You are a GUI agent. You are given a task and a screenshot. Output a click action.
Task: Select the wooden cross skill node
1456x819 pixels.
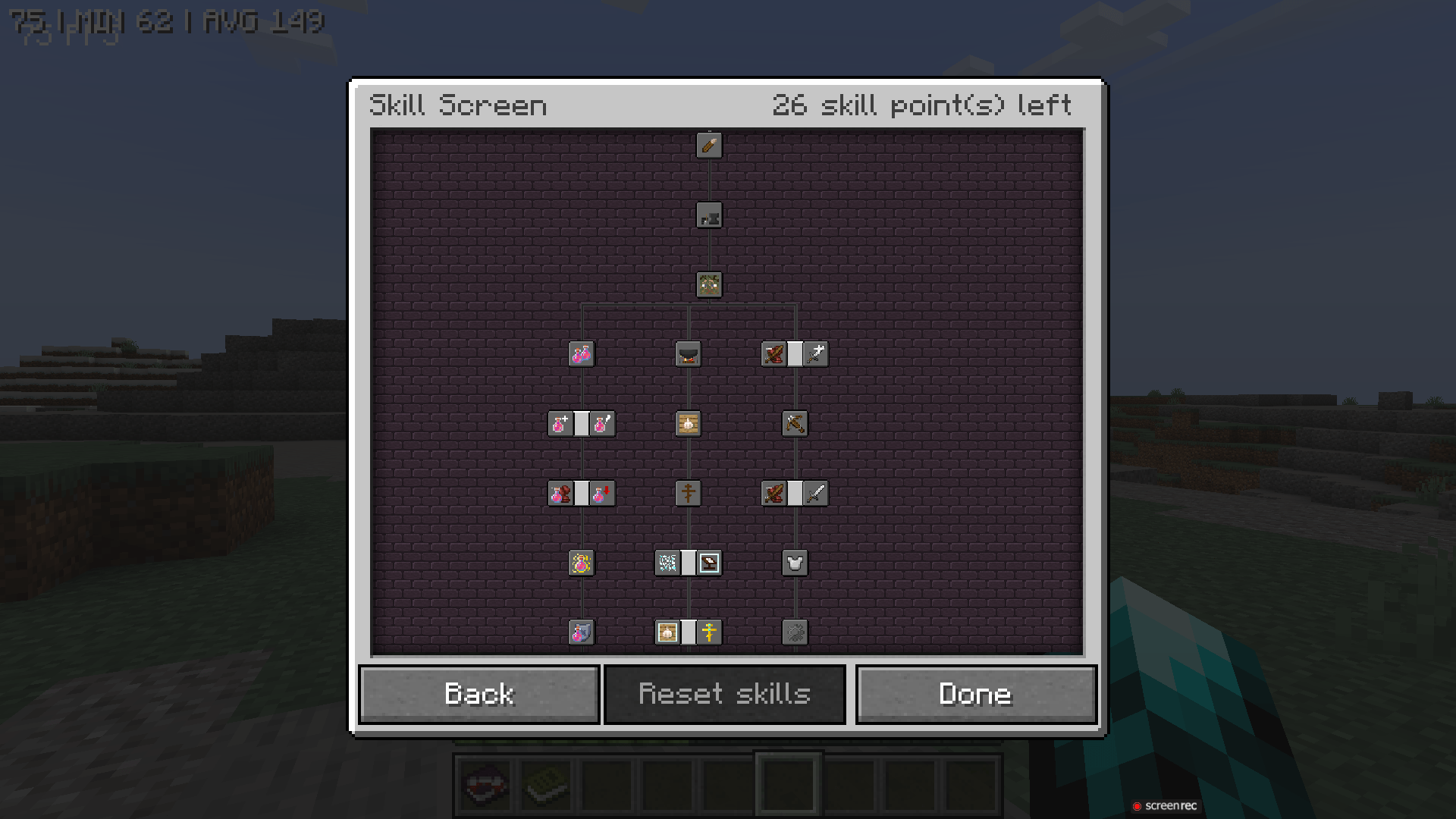(x=686, y=493)
